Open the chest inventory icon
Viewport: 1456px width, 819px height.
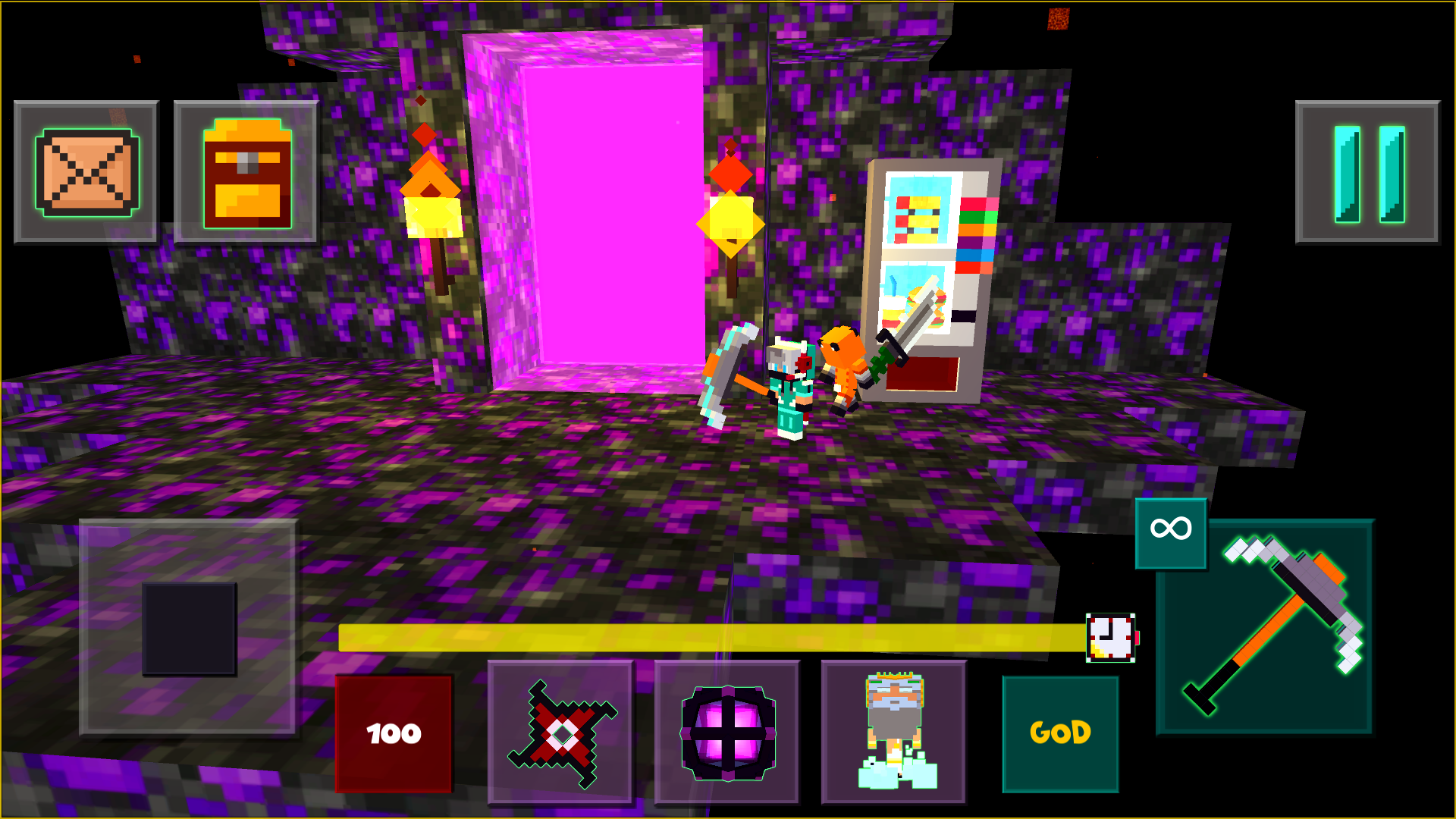coord(244,171)
